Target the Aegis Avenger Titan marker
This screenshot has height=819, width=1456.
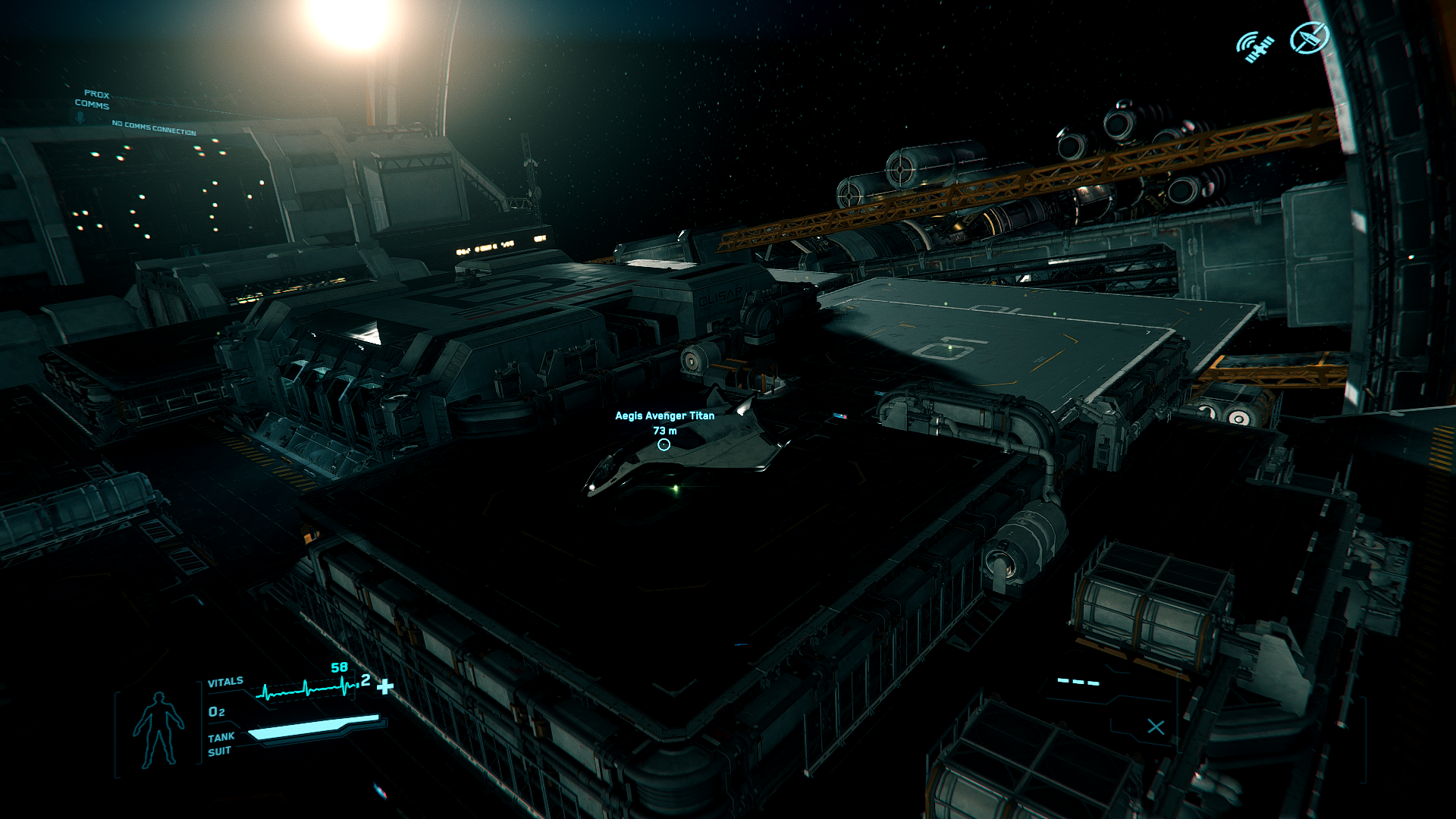pos(664,444)
